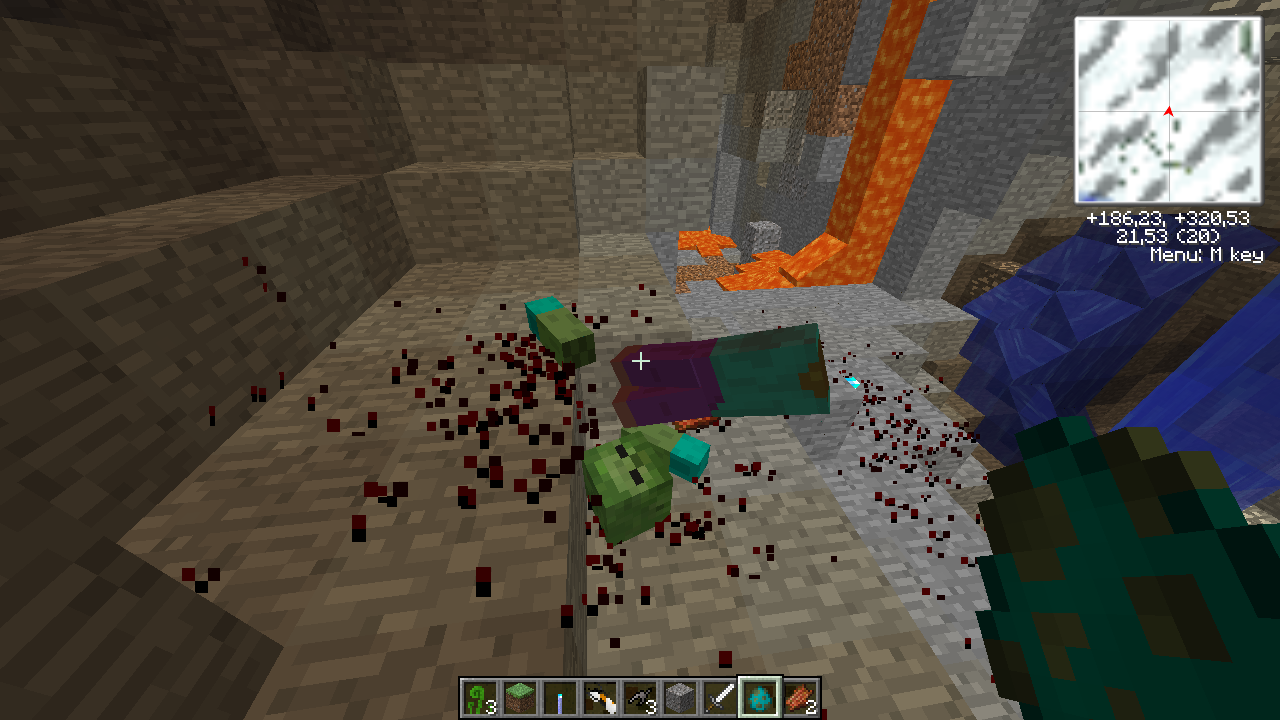The width and height of the screenshot is (1280, 720).
Task: Click the minimap in the corner
Action: [x=1168, y=110]
